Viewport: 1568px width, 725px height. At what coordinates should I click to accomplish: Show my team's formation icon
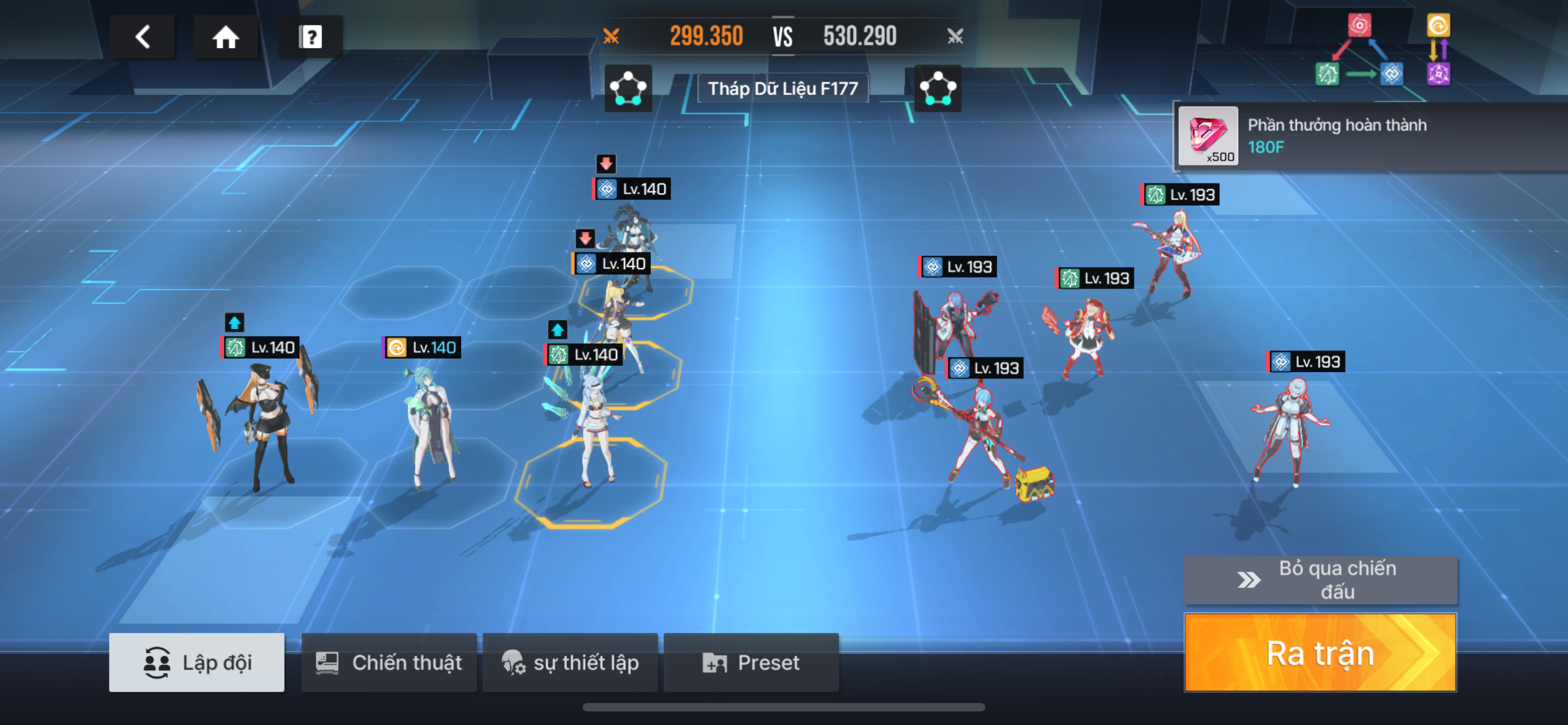628,89
